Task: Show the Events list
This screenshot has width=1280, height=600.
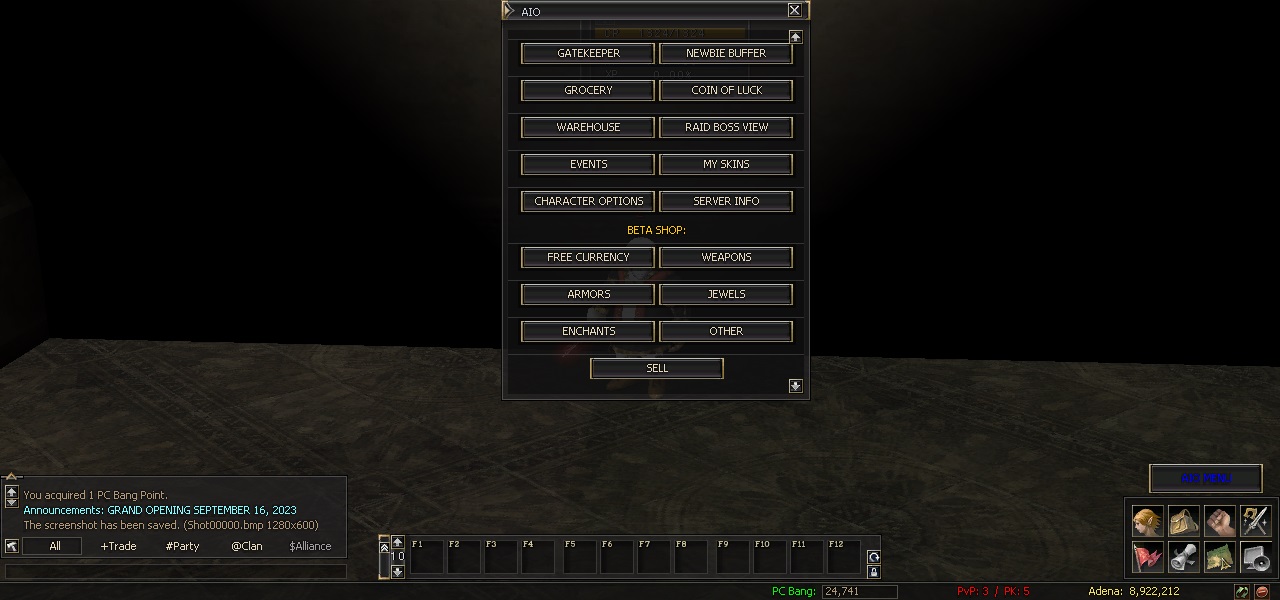Action: [x=588, y=164]
